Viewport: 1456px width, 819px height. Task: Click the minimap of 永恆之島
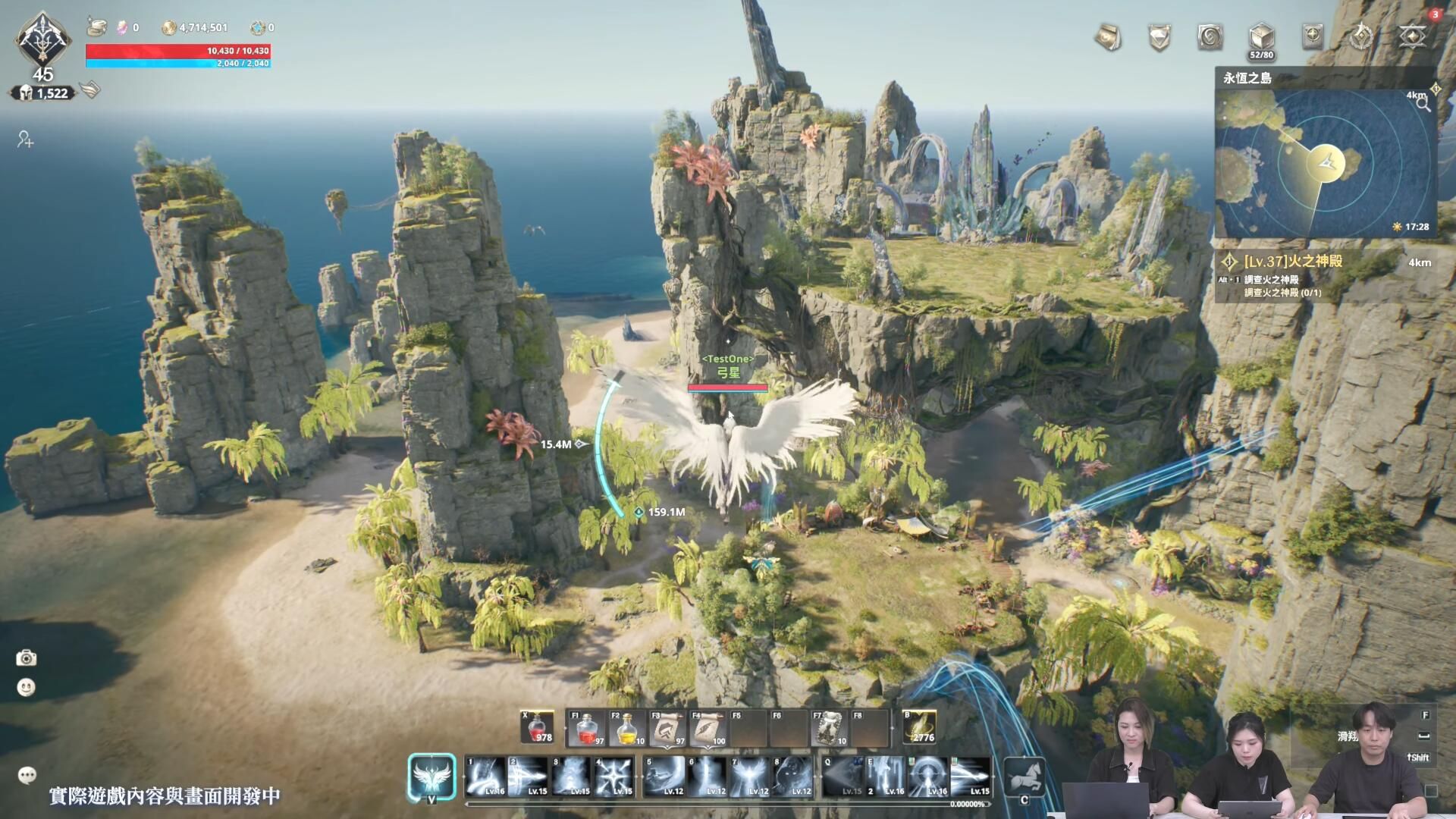1325,163
